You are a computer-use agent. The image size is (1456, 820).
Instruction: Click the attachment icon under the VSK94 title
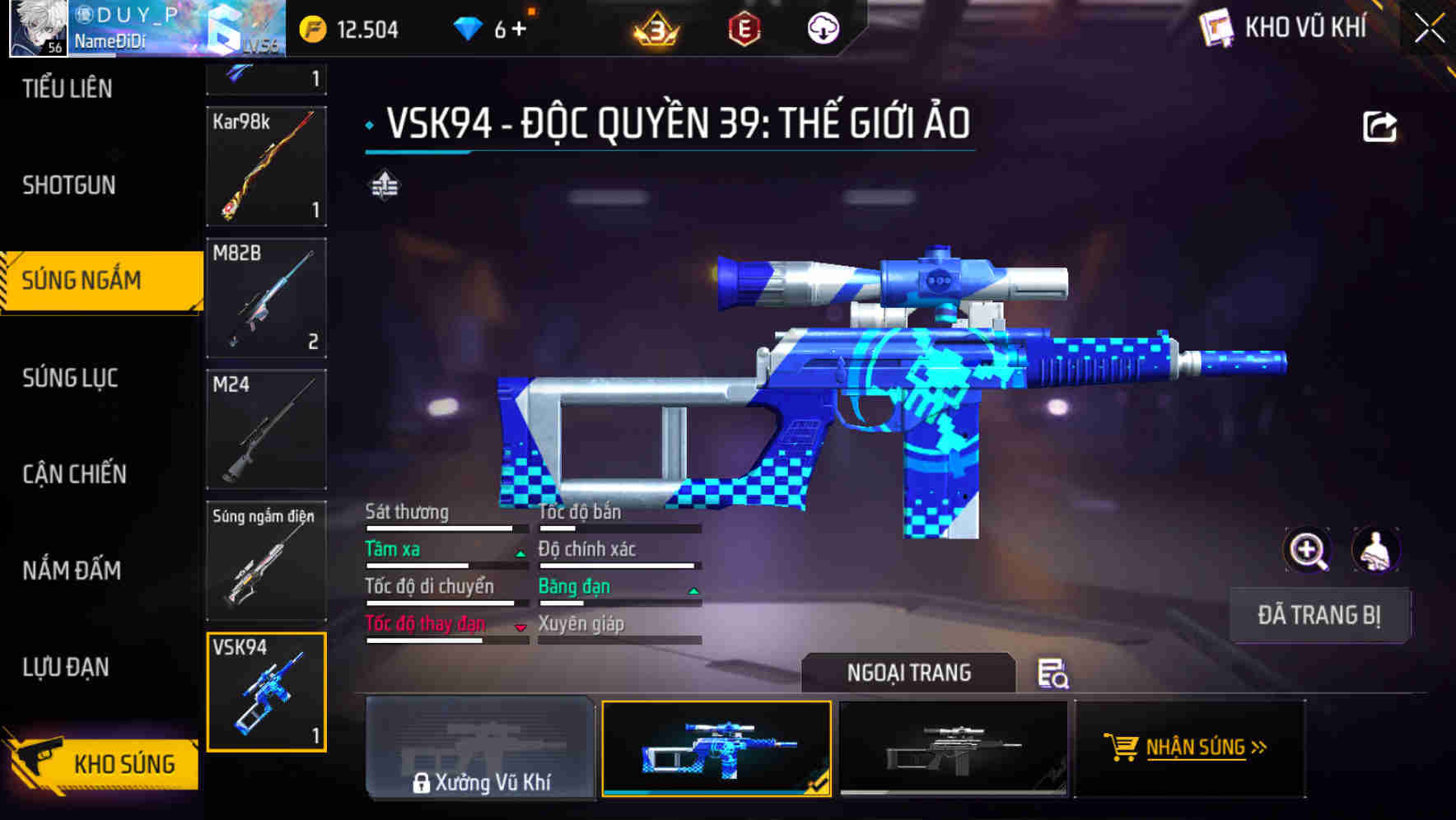point(385,186)
